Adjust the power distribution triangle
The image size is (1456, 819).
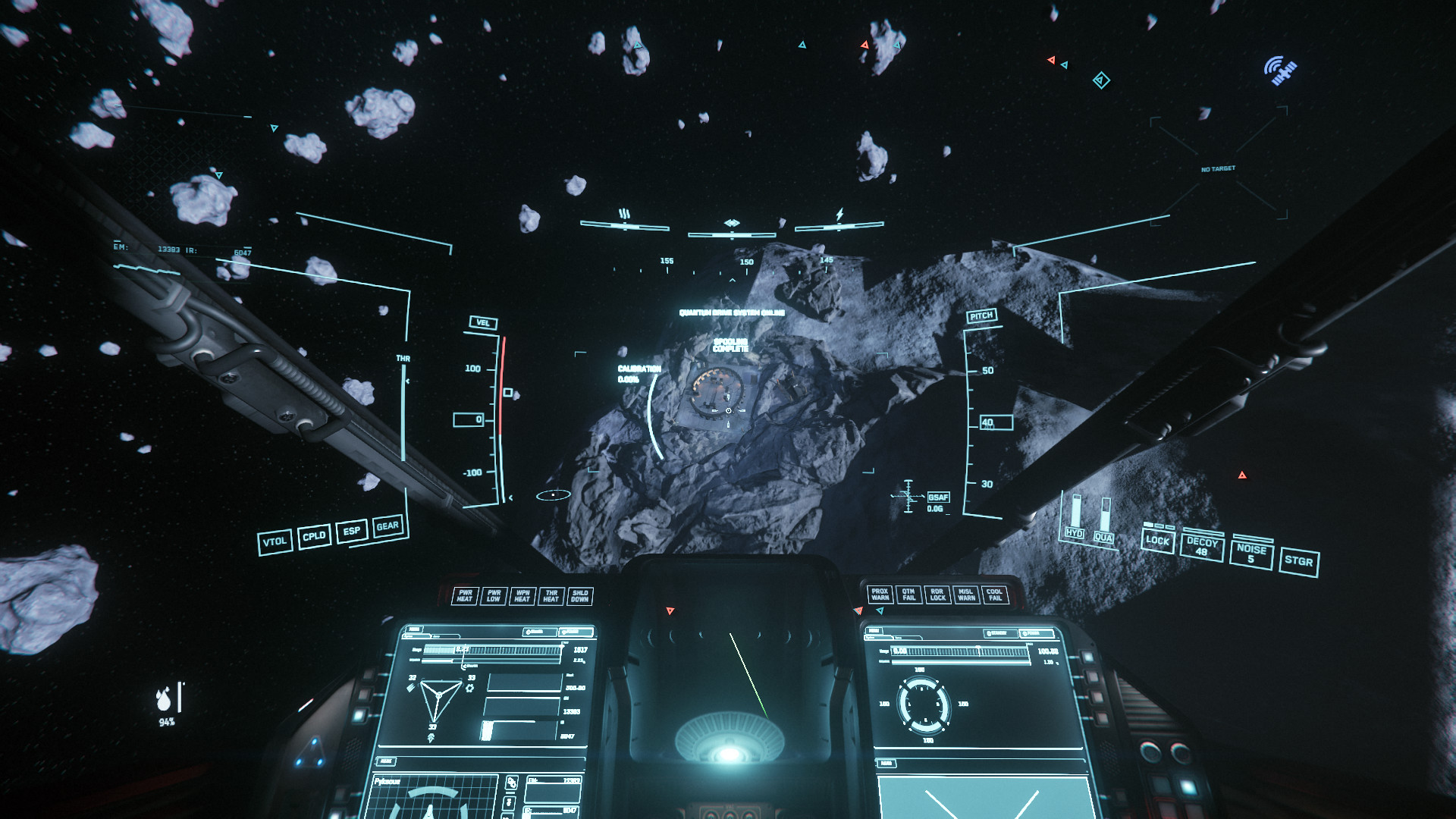[438, 698]
